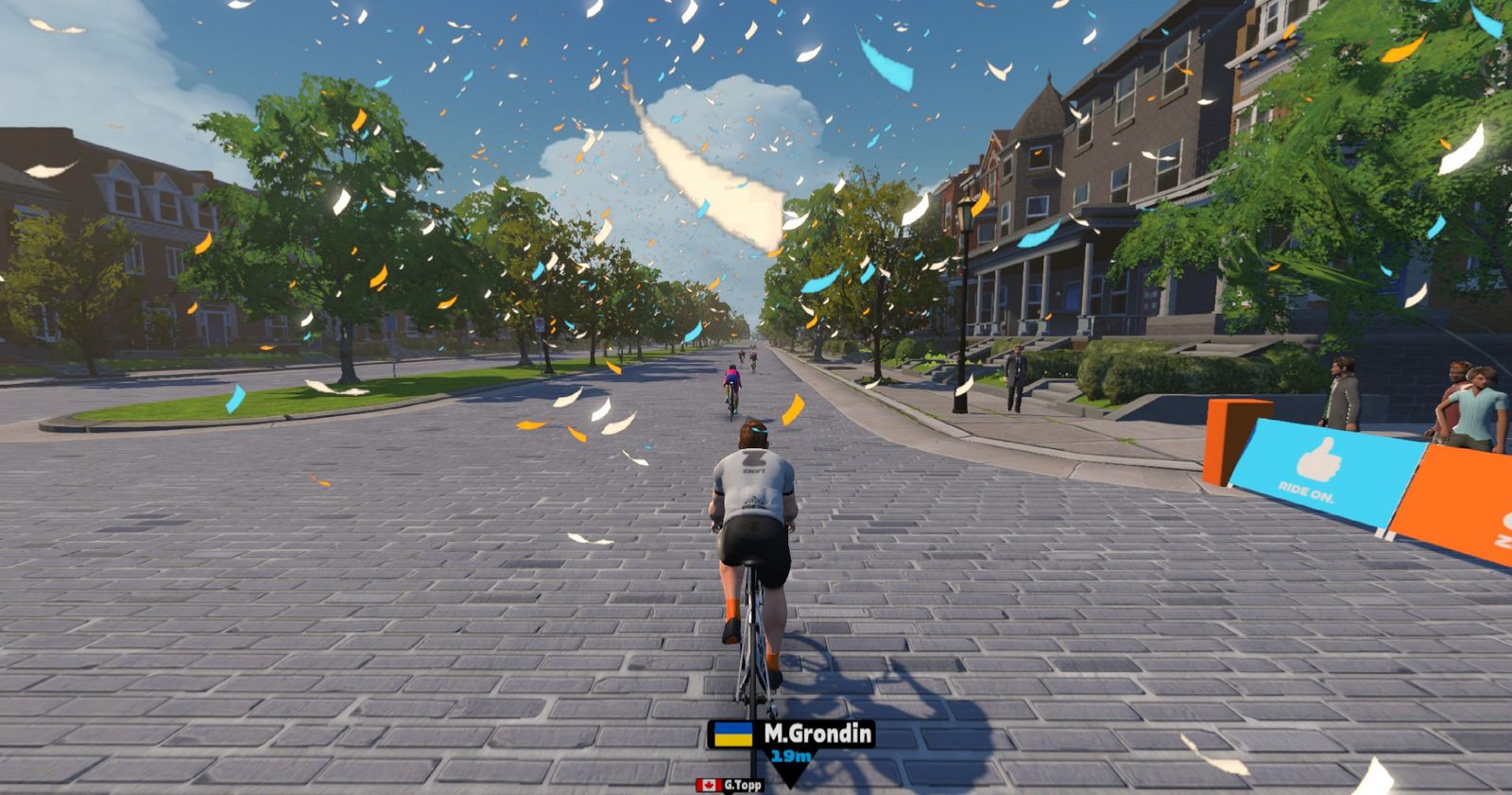
Task: Click the G.Topp rider name label
Action: click(x=741, y=786)
